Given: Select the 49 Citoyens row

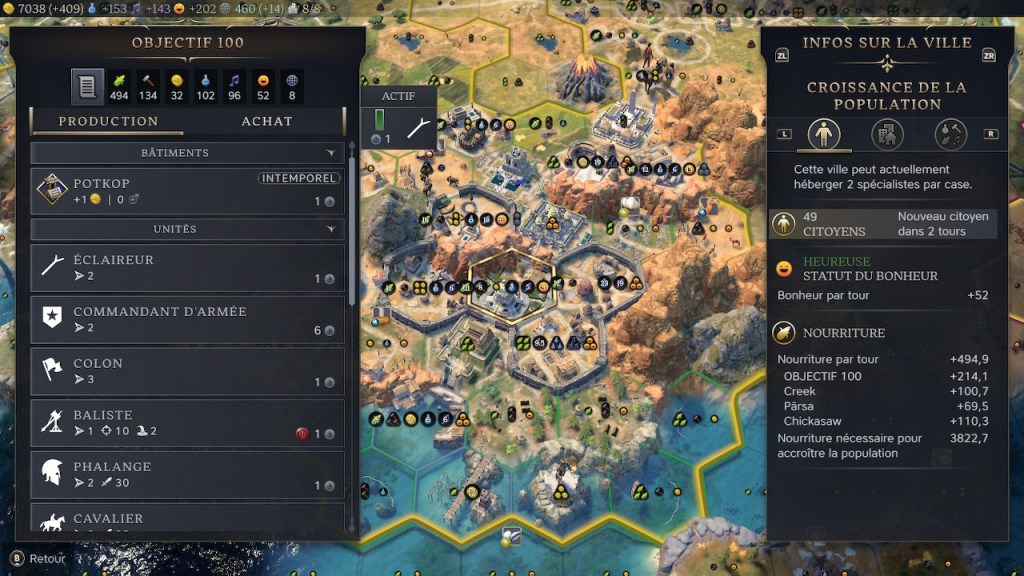Looking at the screenshot, I should point(883,224).
